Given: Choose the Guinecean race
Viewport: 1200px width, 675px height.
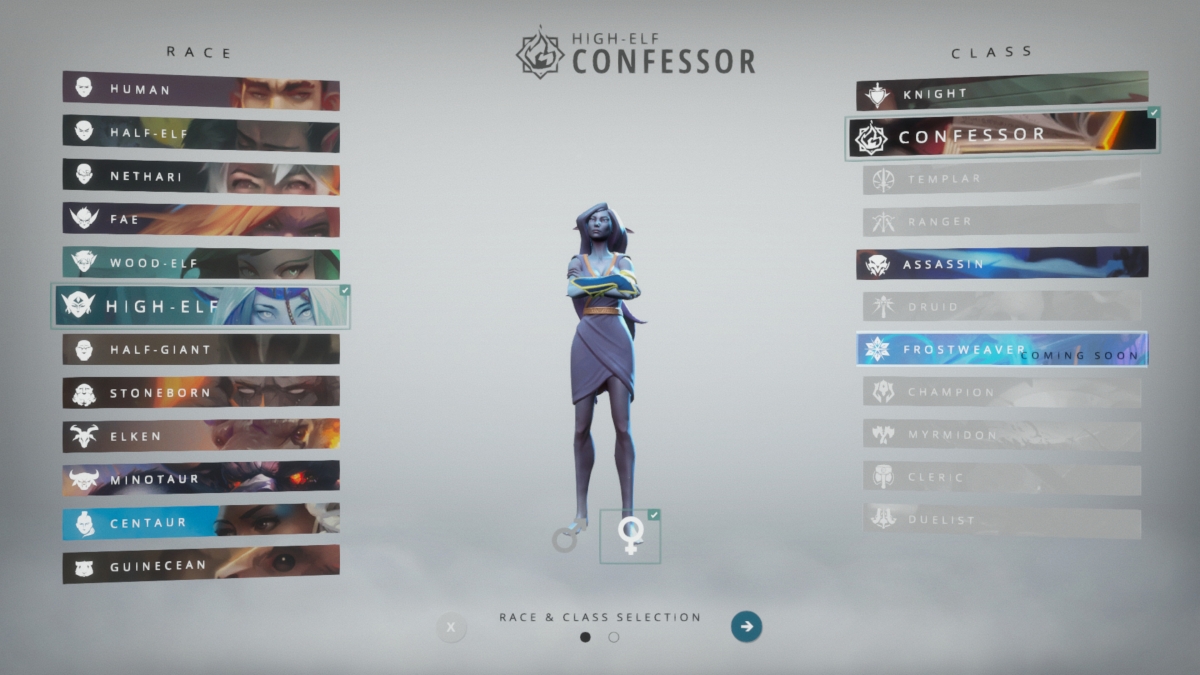Looking at the screenshot, I should pyautogui.click(x=200, y=565).
